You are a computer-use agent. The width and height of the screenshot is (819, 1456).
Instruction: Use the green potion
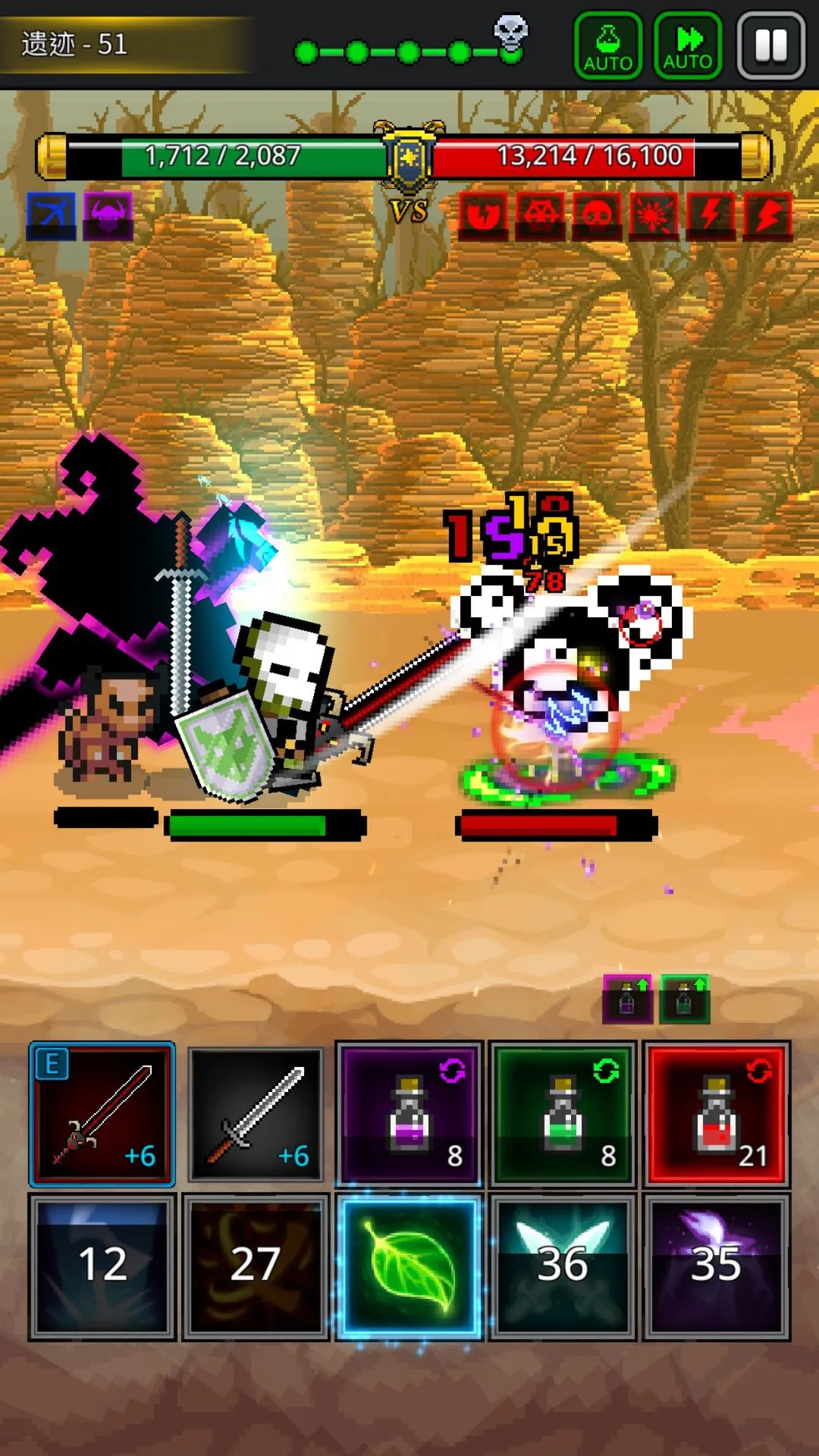coord(563,1114)
